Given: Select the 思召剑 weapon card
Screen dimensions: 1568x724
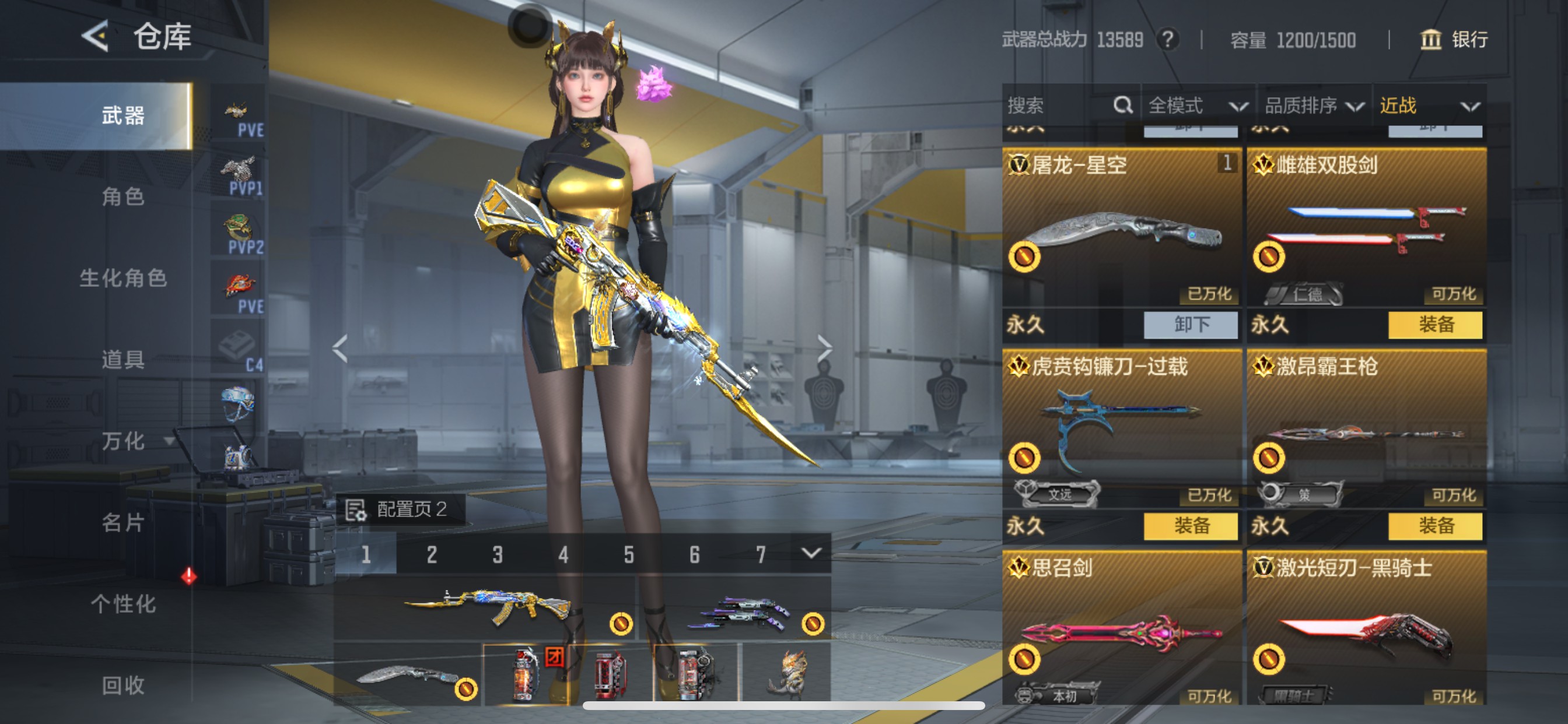Looking at the screenshot, I should point(1121,627).
